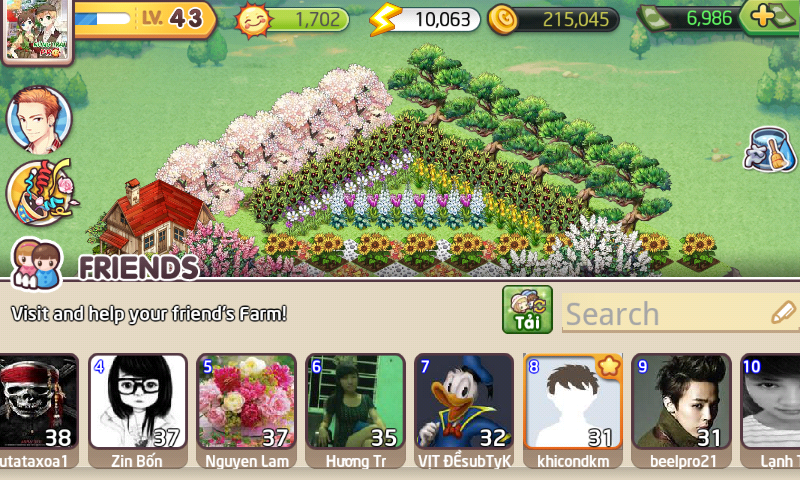Click the smiling sun happiness icon

pos(254,19)
